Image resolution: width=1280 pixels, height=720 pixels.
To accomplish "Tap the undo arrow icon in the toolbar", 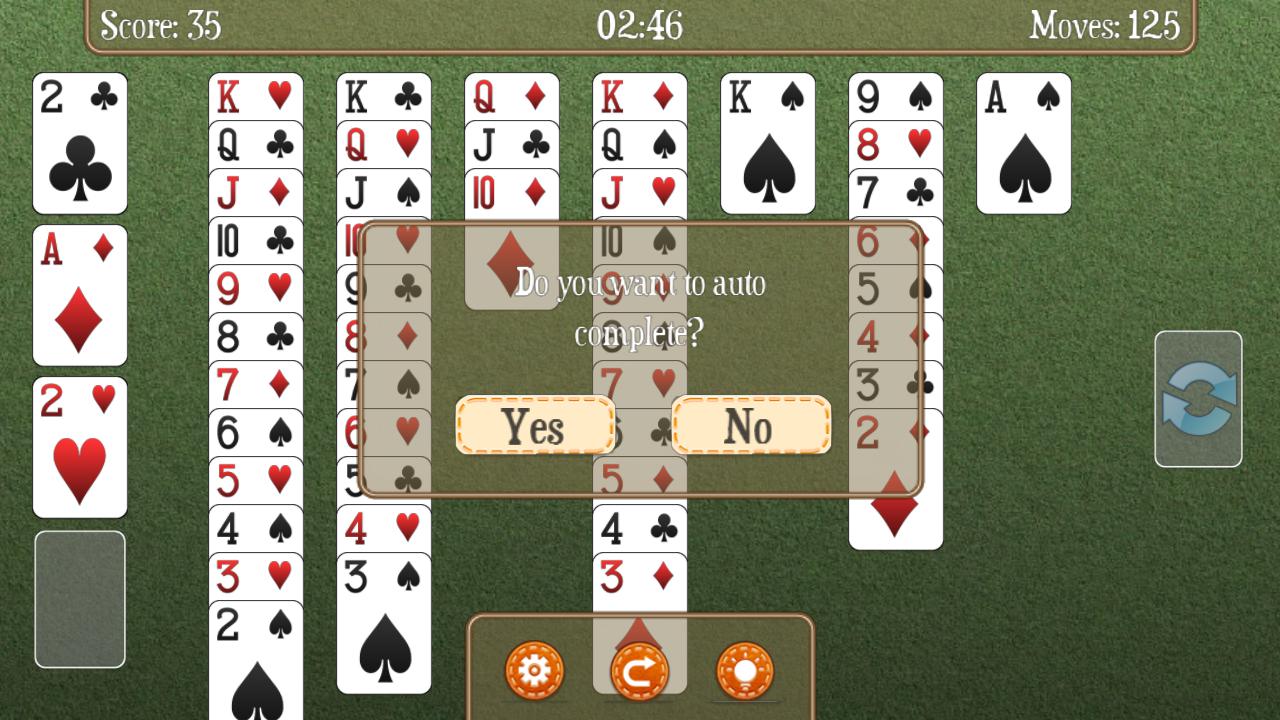I will (638, 671).
